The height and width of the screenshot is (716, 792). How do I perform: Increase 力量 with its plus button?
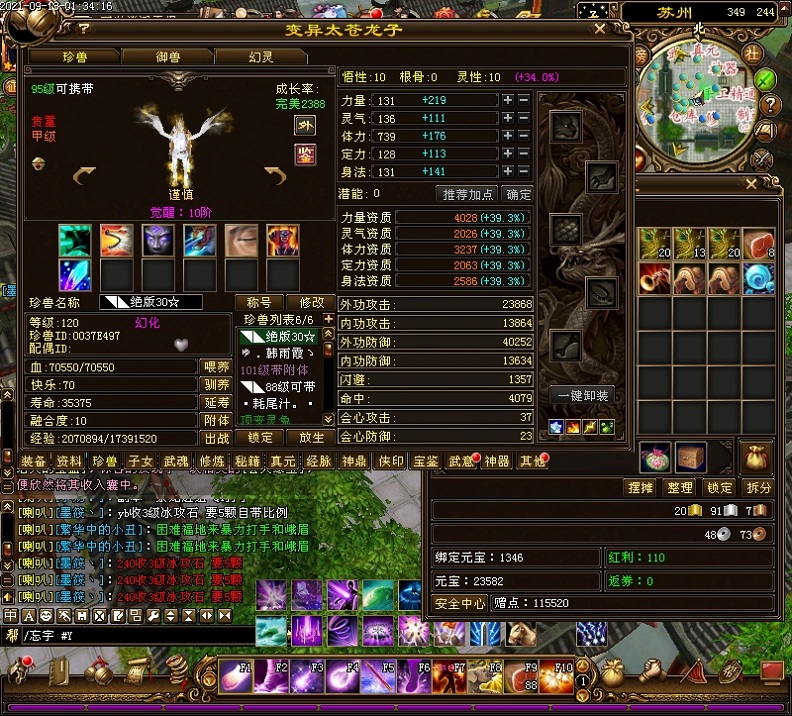tap(508, 100)
